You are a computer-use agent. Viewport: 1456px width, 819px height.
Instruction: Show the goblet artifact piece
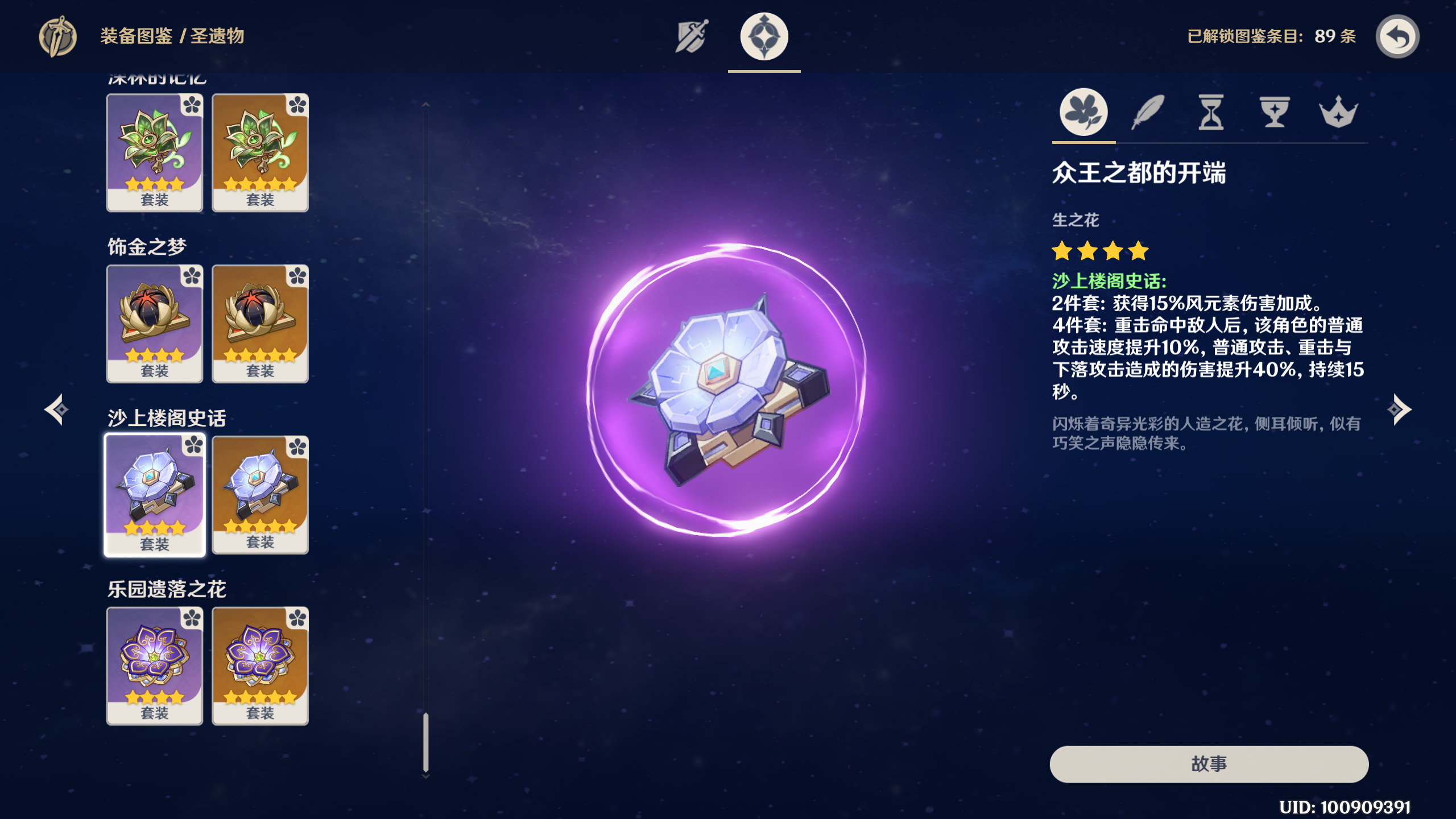tap(1275, 112)
